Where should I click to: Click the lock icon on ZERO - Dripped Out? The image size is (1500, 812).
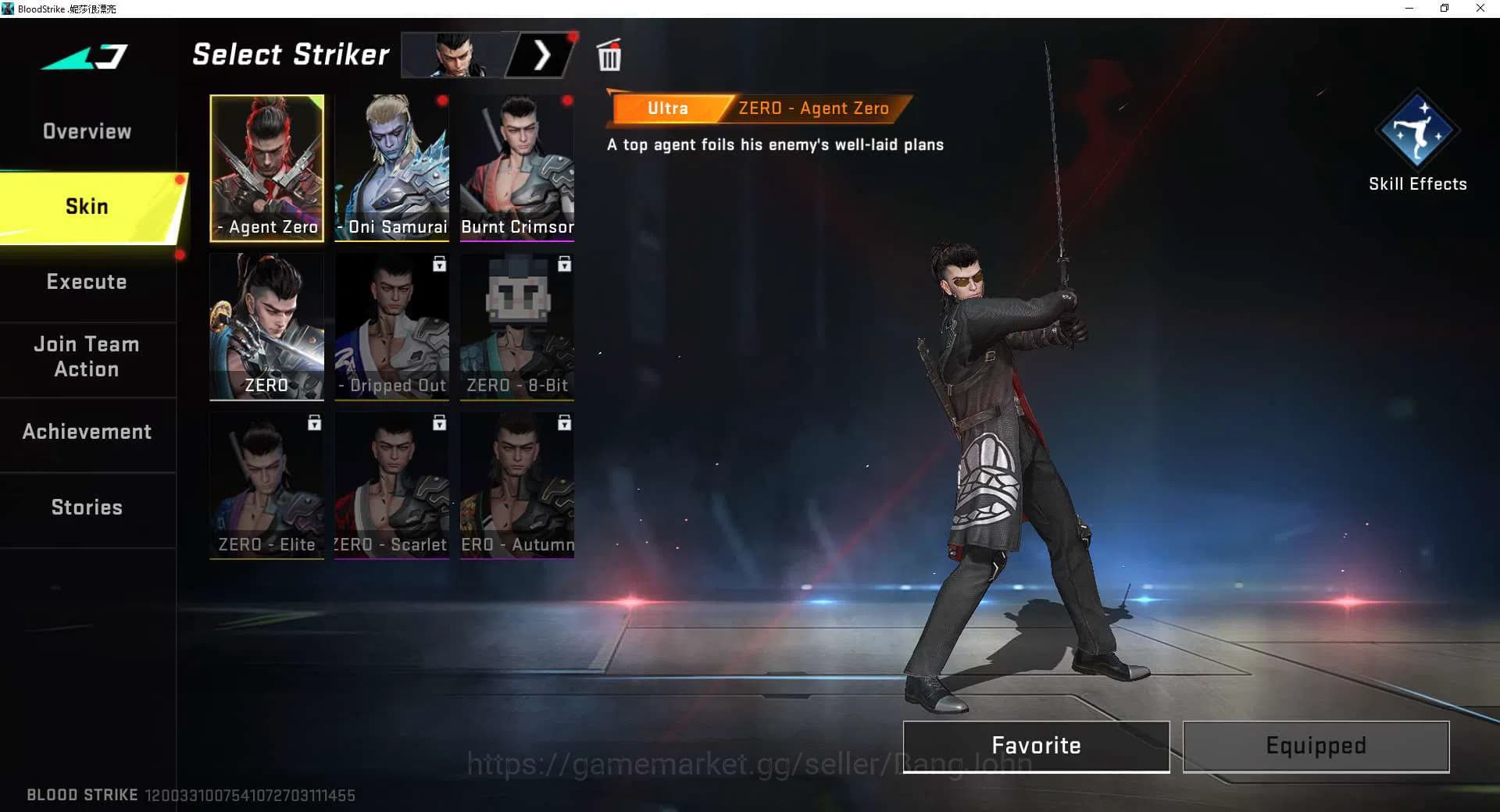(438, 265)
